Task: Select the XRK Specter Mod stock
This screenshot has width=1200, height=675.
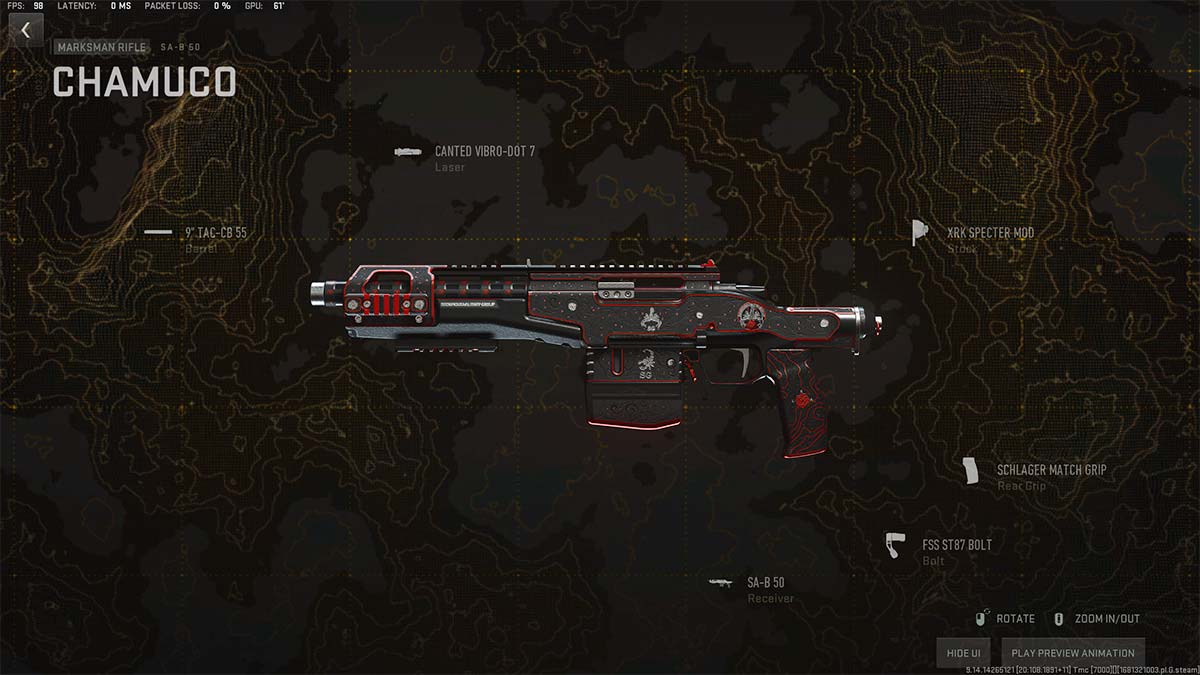Action: (x=990, y=233)
